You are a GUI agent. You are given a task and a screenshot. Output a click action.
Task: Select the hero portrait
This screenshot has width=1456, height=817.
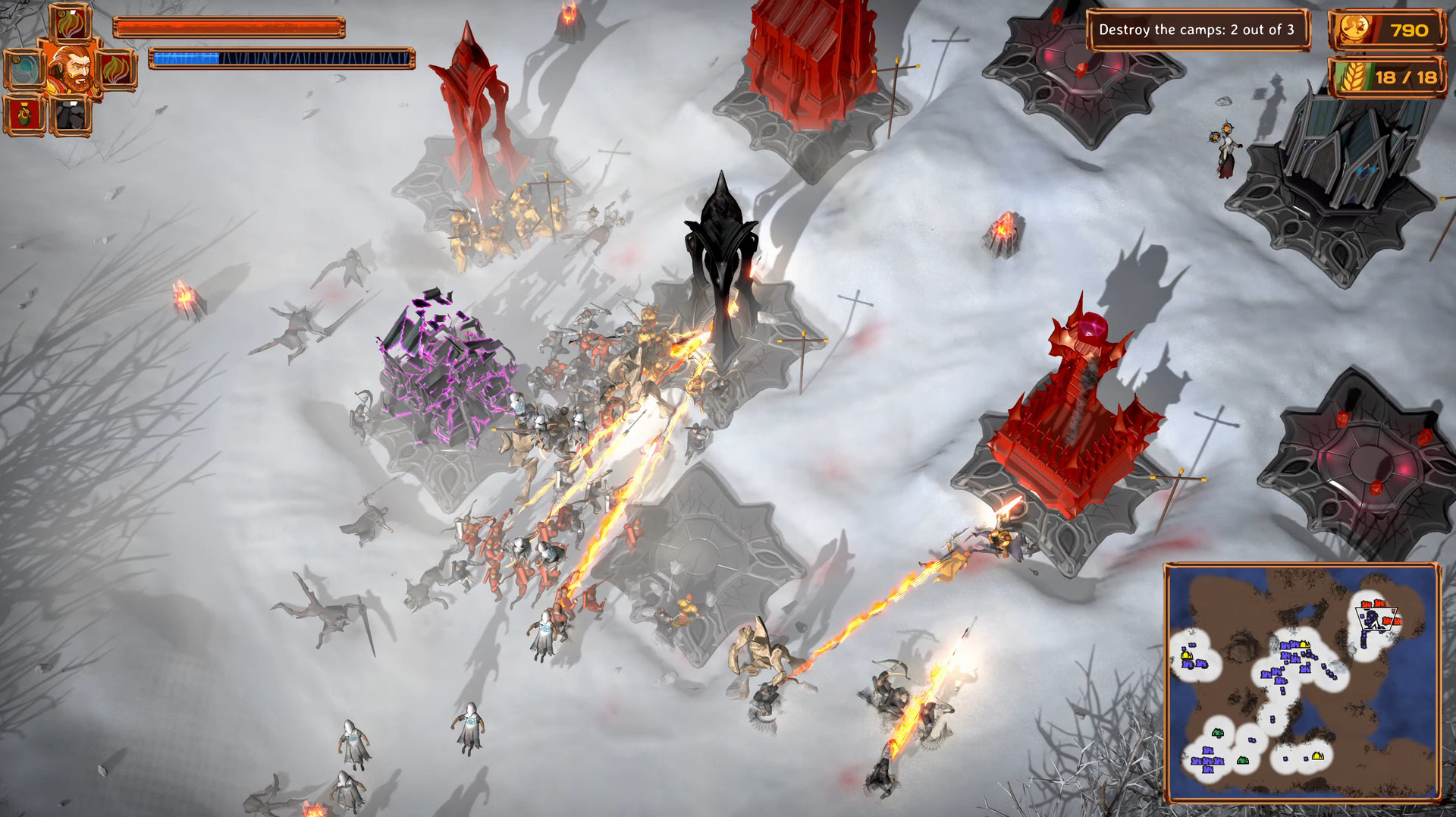coord(70,70)
